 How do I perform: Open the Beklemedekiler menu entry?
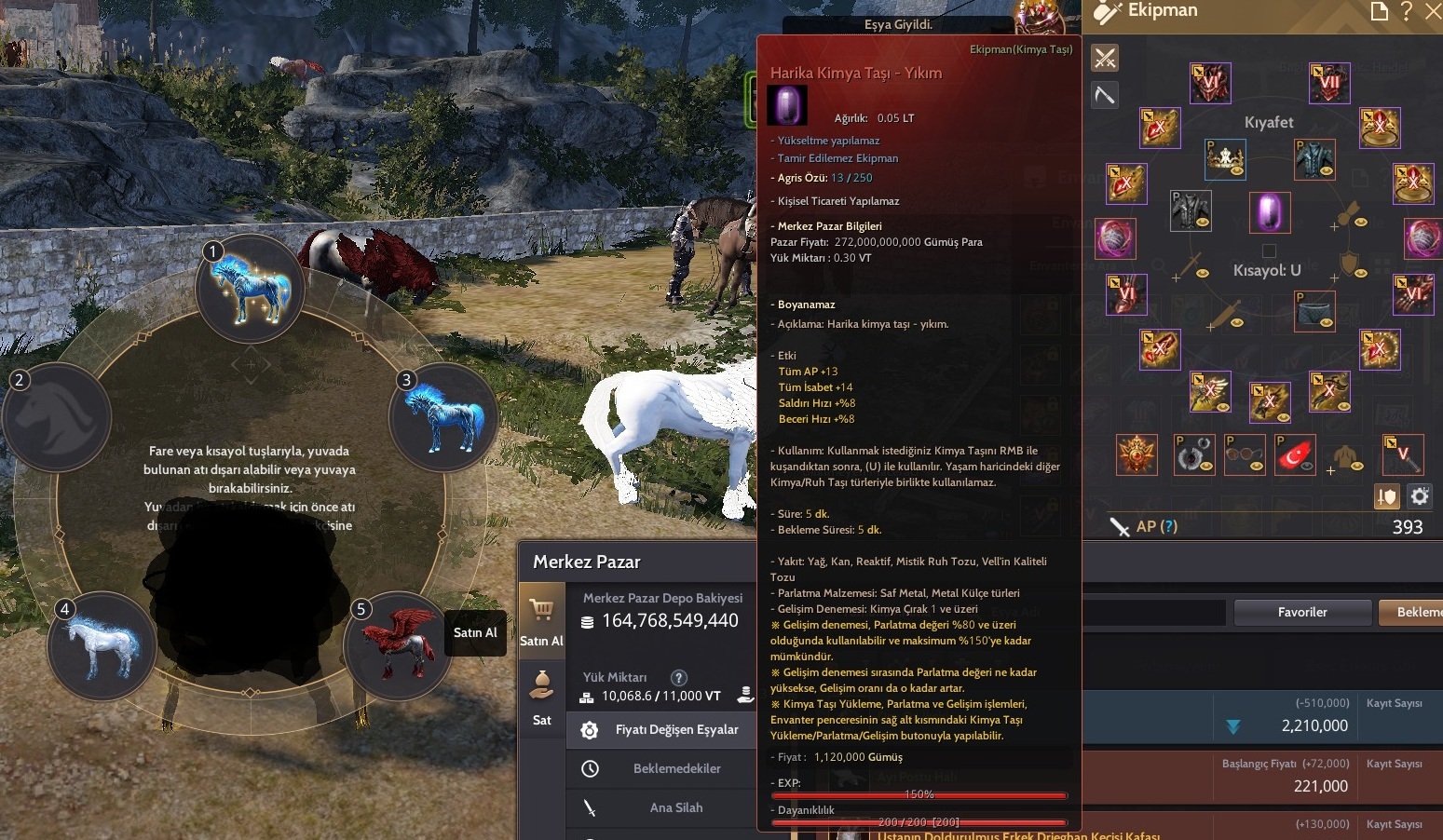point(676,768)
